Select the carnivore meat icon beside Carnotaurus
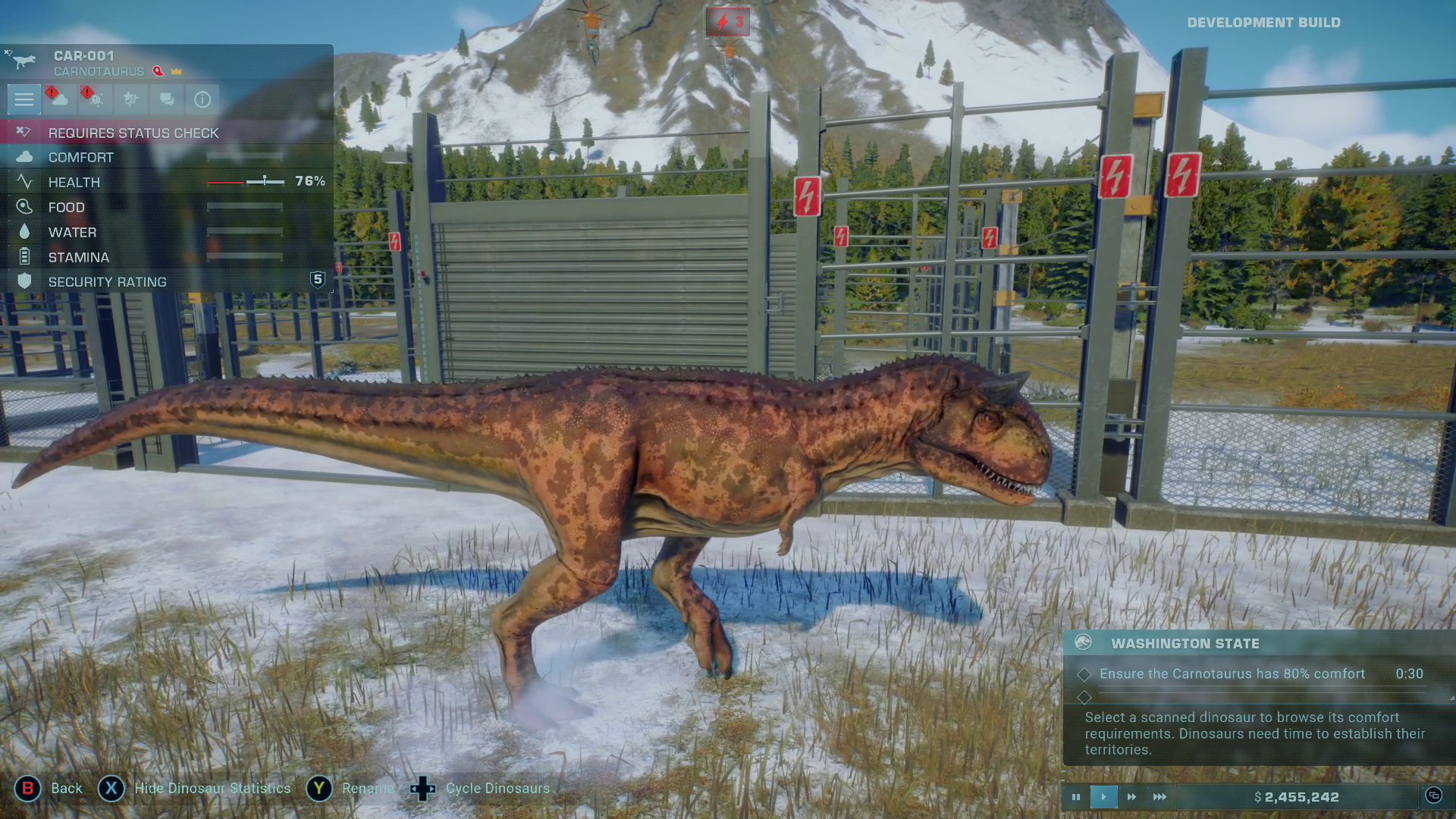1456x819 pixels. 158,71
